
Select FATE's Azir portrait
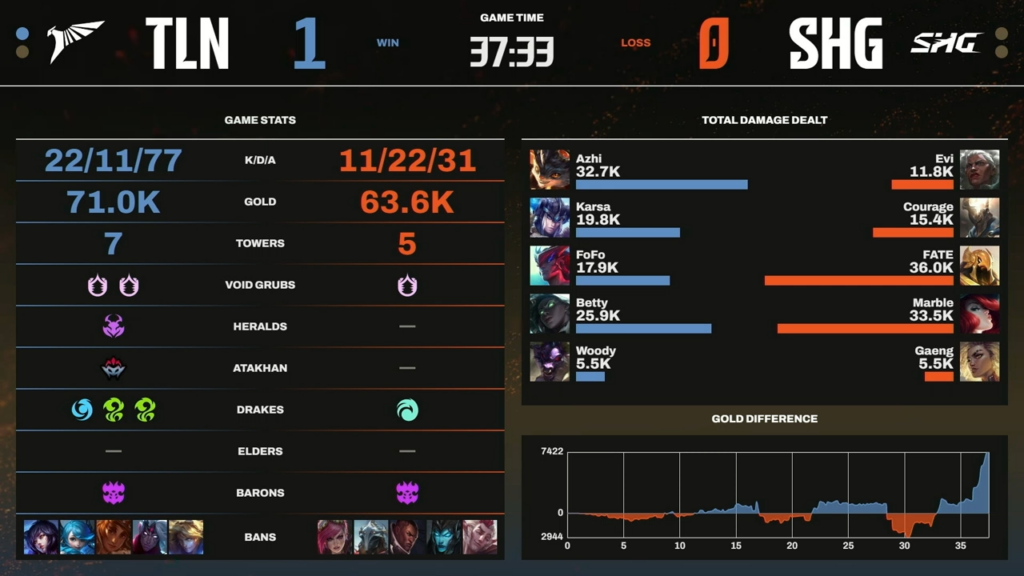(979, 266)
